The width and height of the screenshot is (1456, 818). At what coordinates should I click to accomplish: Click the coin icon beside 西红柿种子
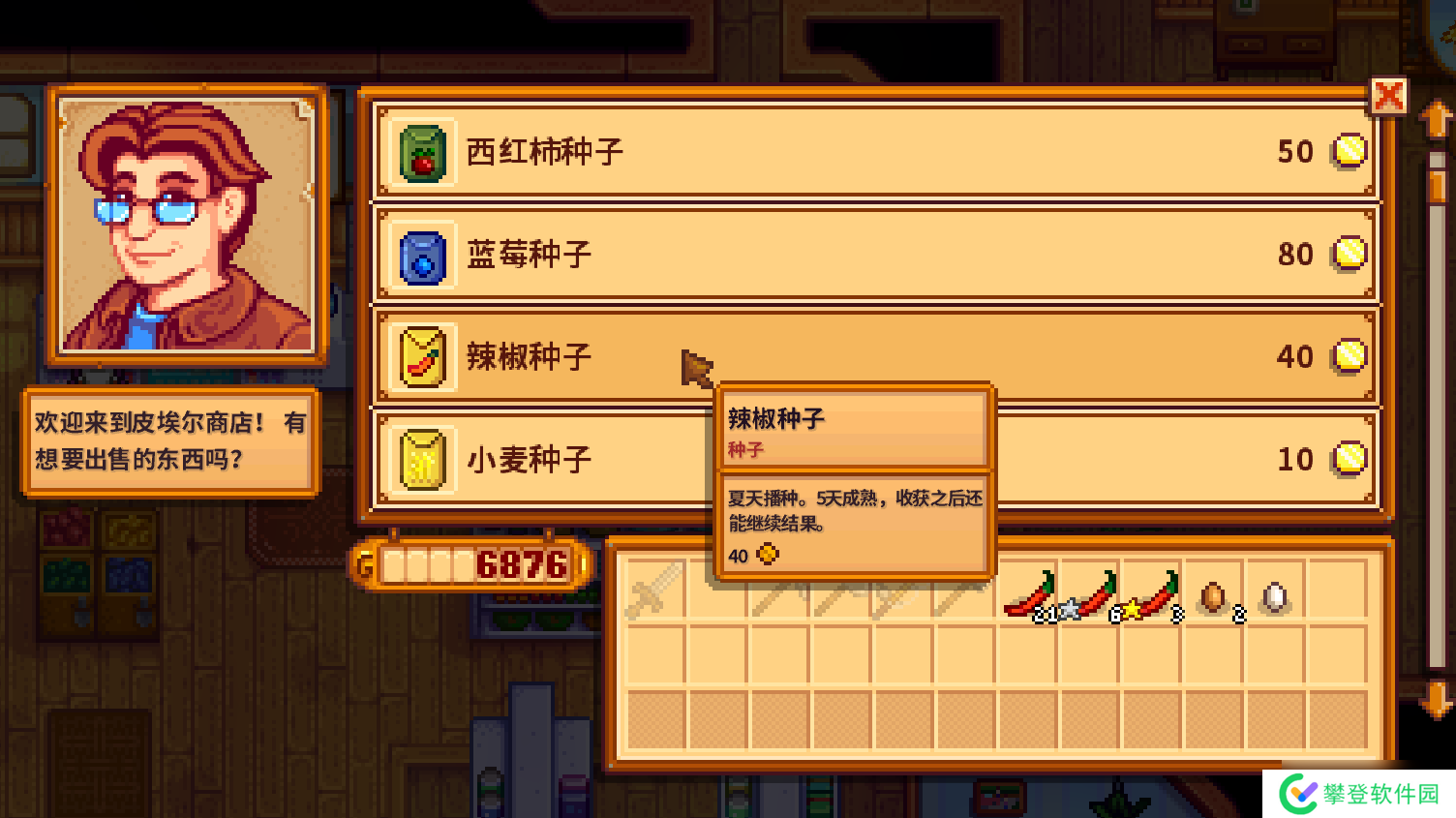pyautogui.click(x=1350, y=152)
